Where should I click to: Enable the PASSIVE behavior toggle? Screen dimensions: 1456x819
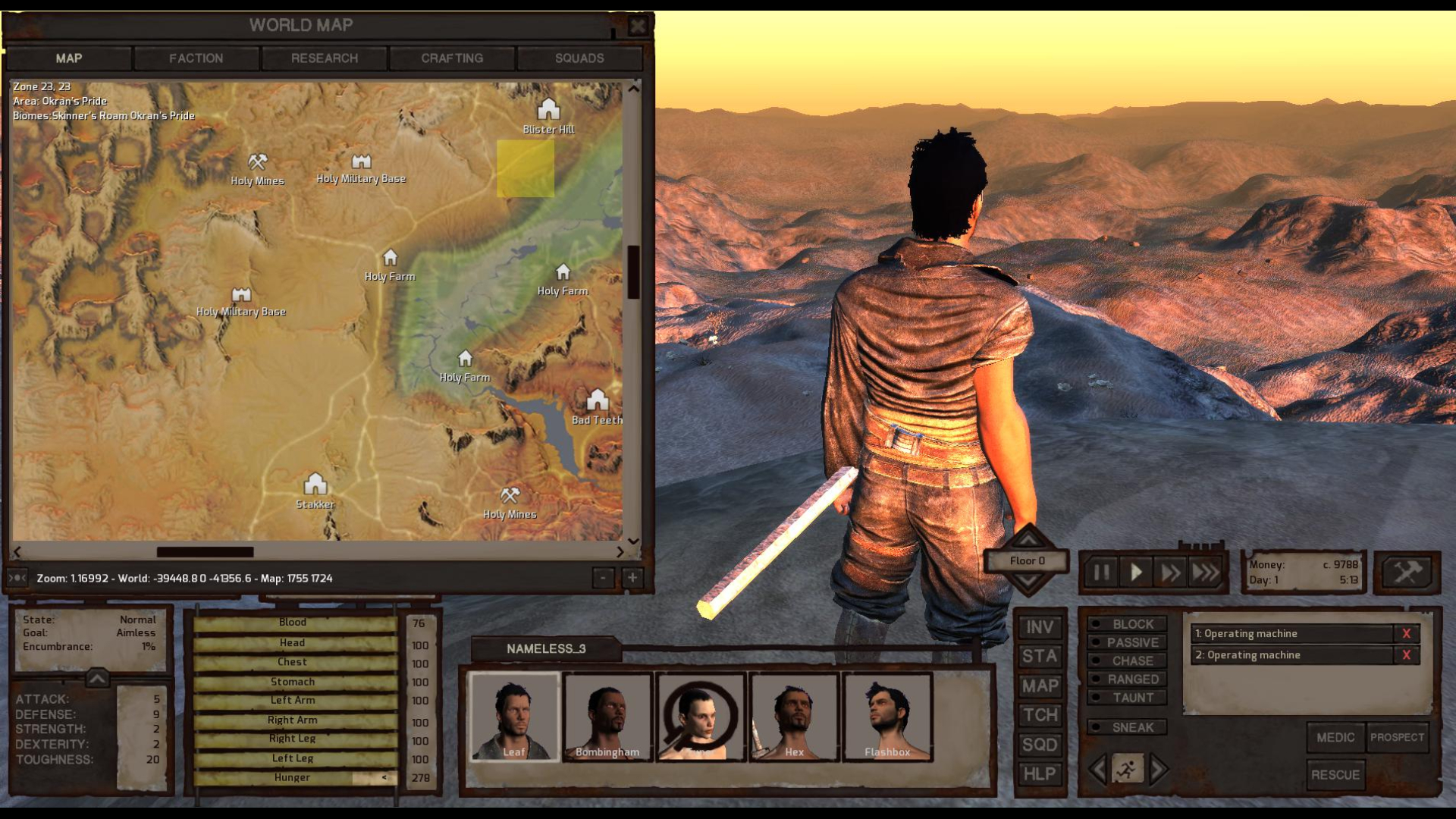pyautogui.click(x=1128, y=642)
